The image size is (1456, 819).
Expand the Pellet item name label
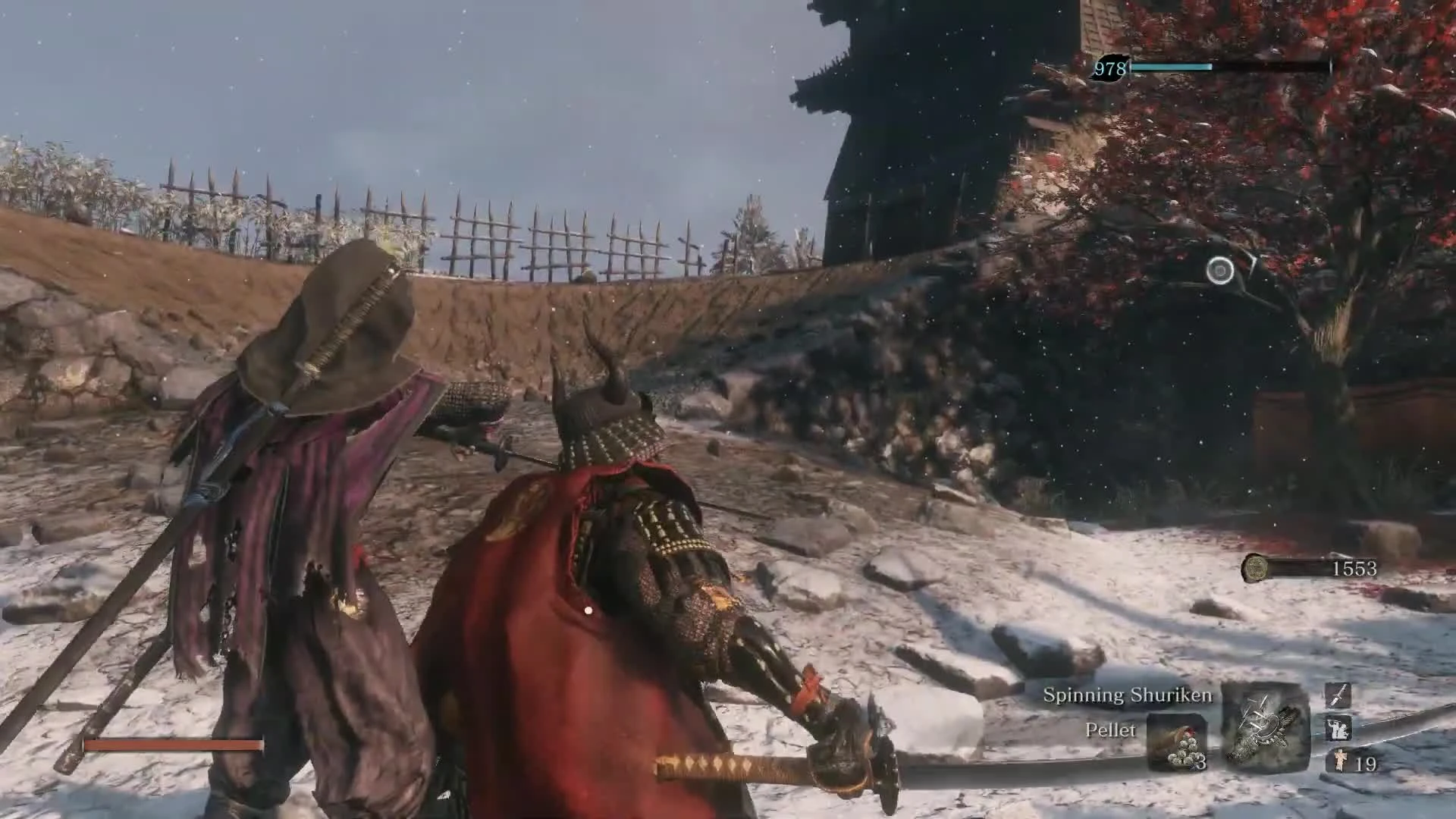(x=1111, y=731)
